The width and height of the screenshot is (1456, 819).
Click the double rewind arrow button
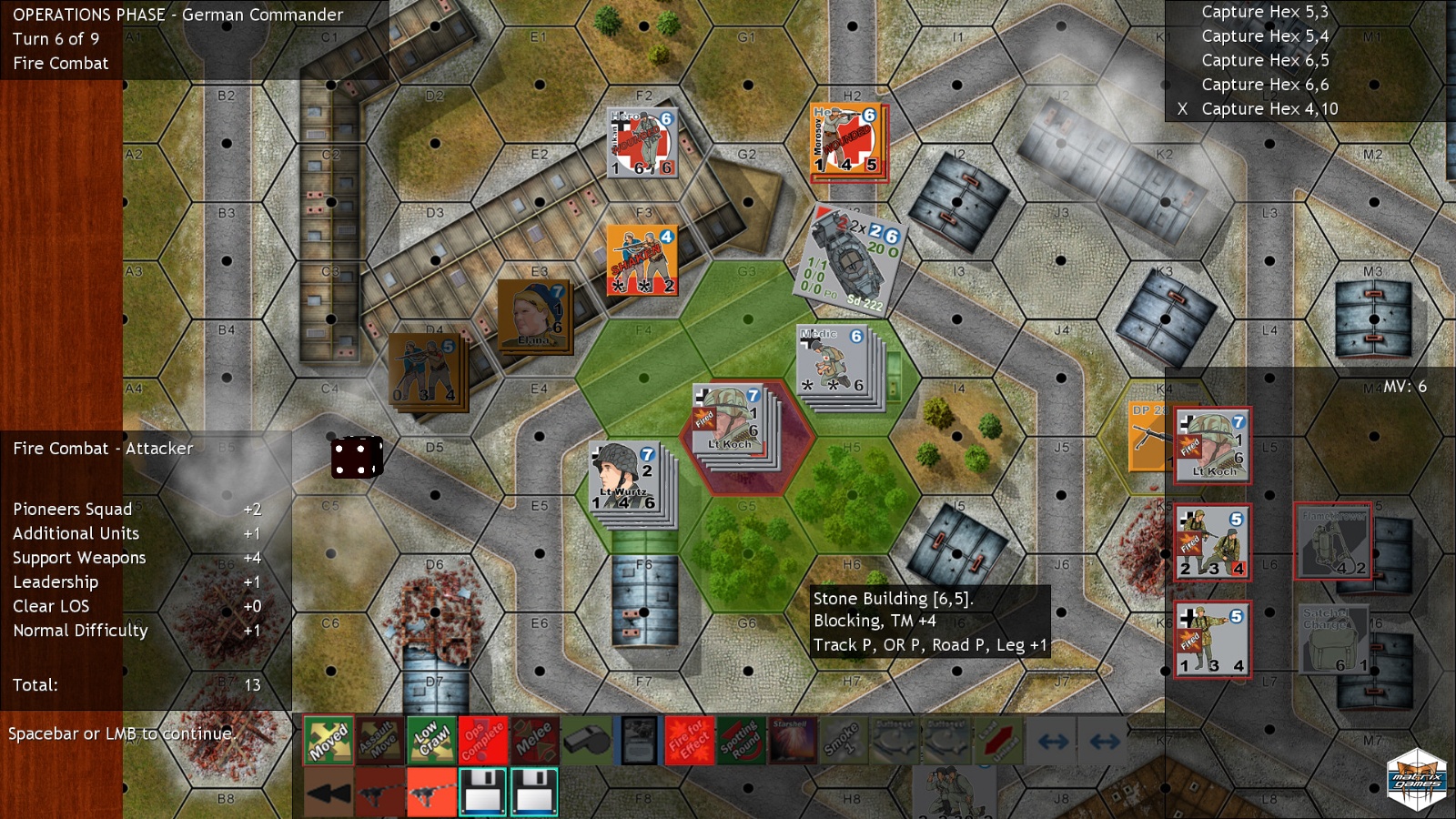[328, 792]
